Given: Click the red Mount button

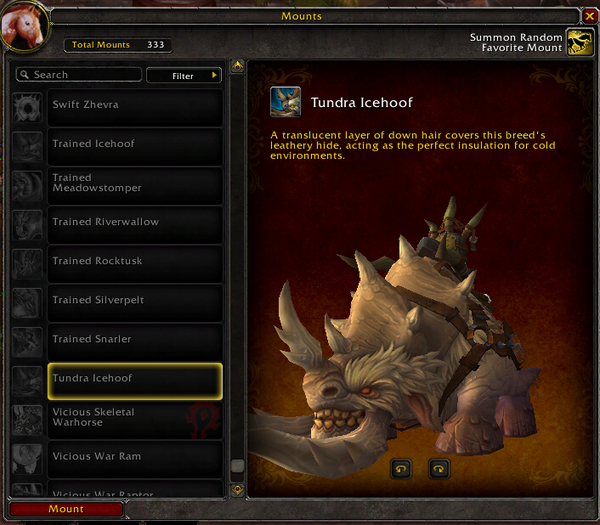Looking at the screenshot, I should 66,509.
